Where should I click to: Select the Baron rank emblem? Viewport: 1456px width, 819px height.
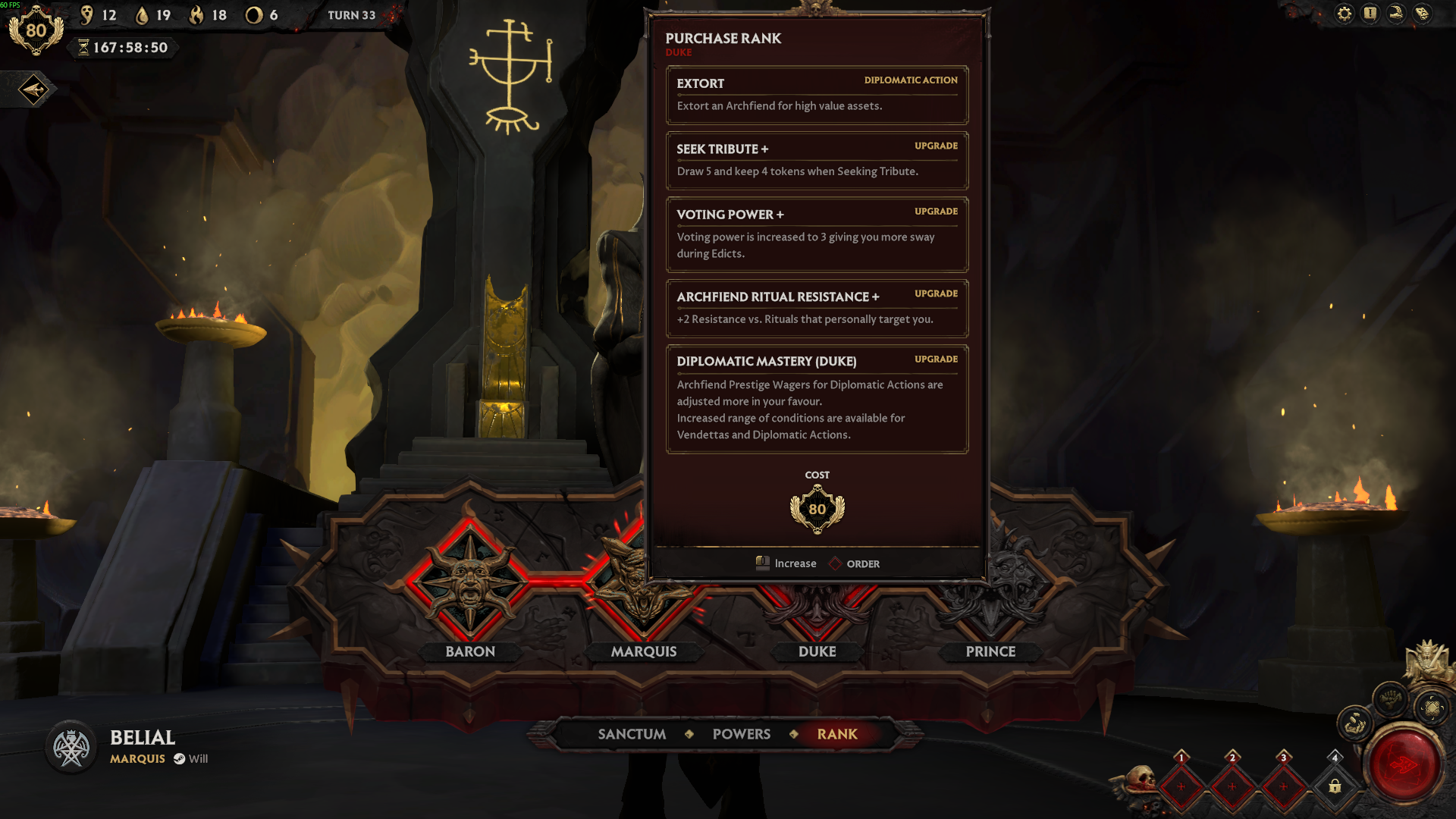coord(470,582)
